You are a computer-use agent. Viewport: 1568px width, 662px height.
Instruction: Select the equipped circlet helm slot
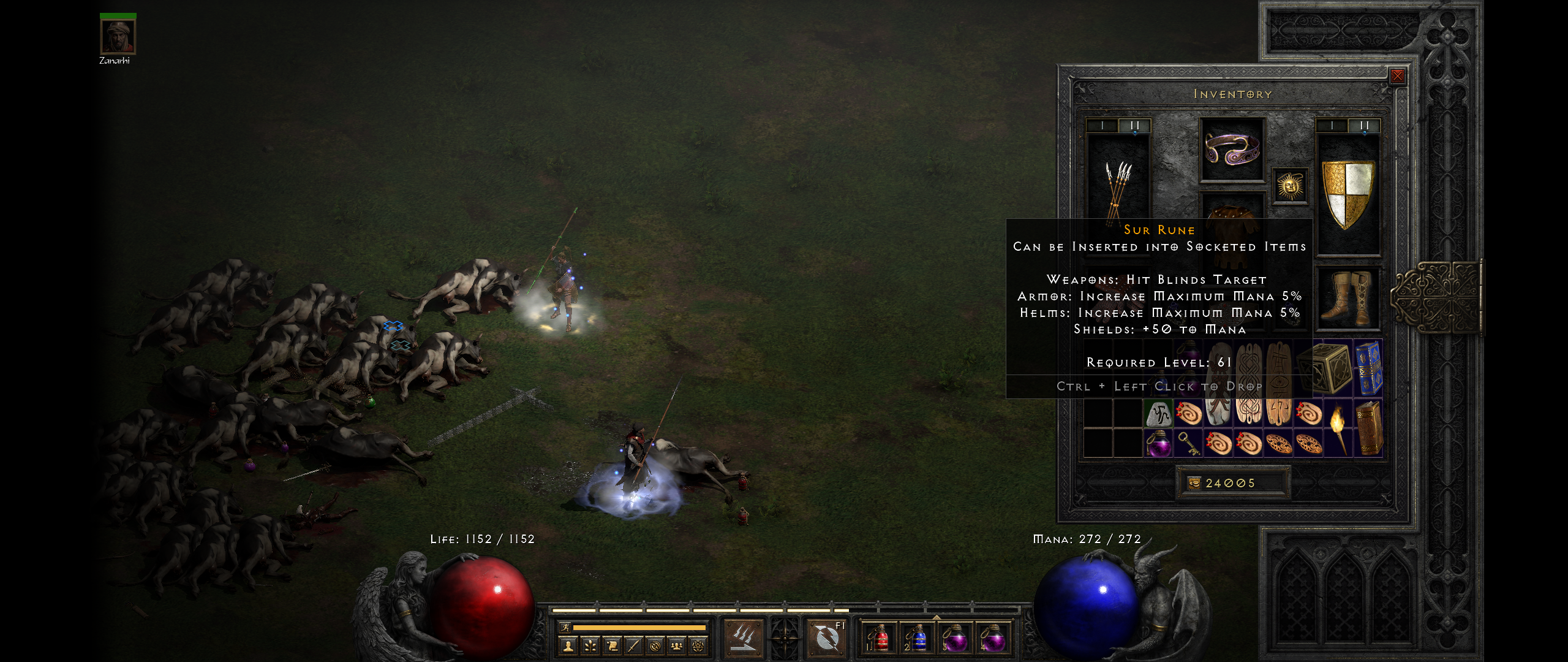click(1232, 150)
